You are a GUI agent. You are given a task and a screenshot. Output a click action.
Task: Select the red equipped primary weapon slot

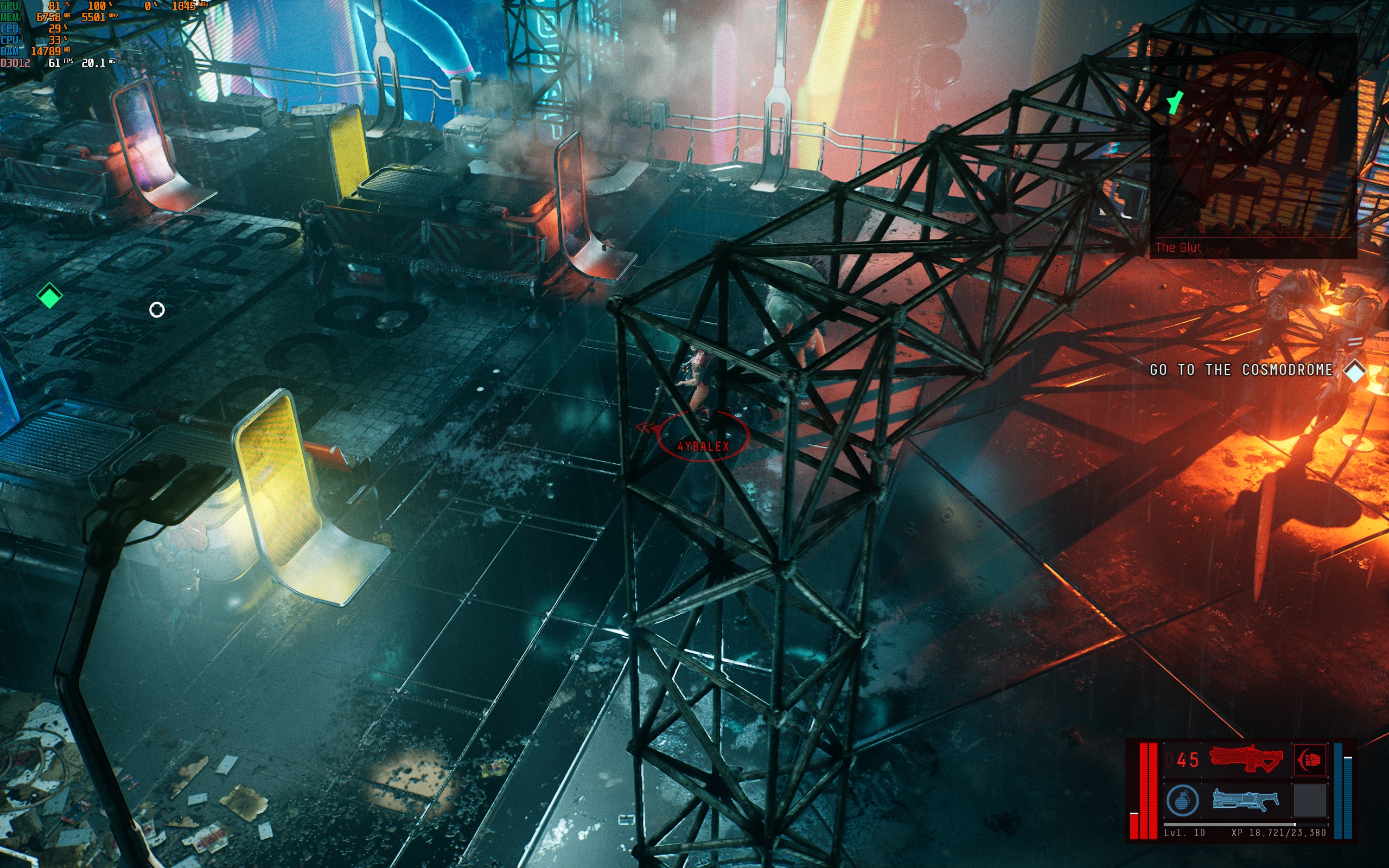1246,759
